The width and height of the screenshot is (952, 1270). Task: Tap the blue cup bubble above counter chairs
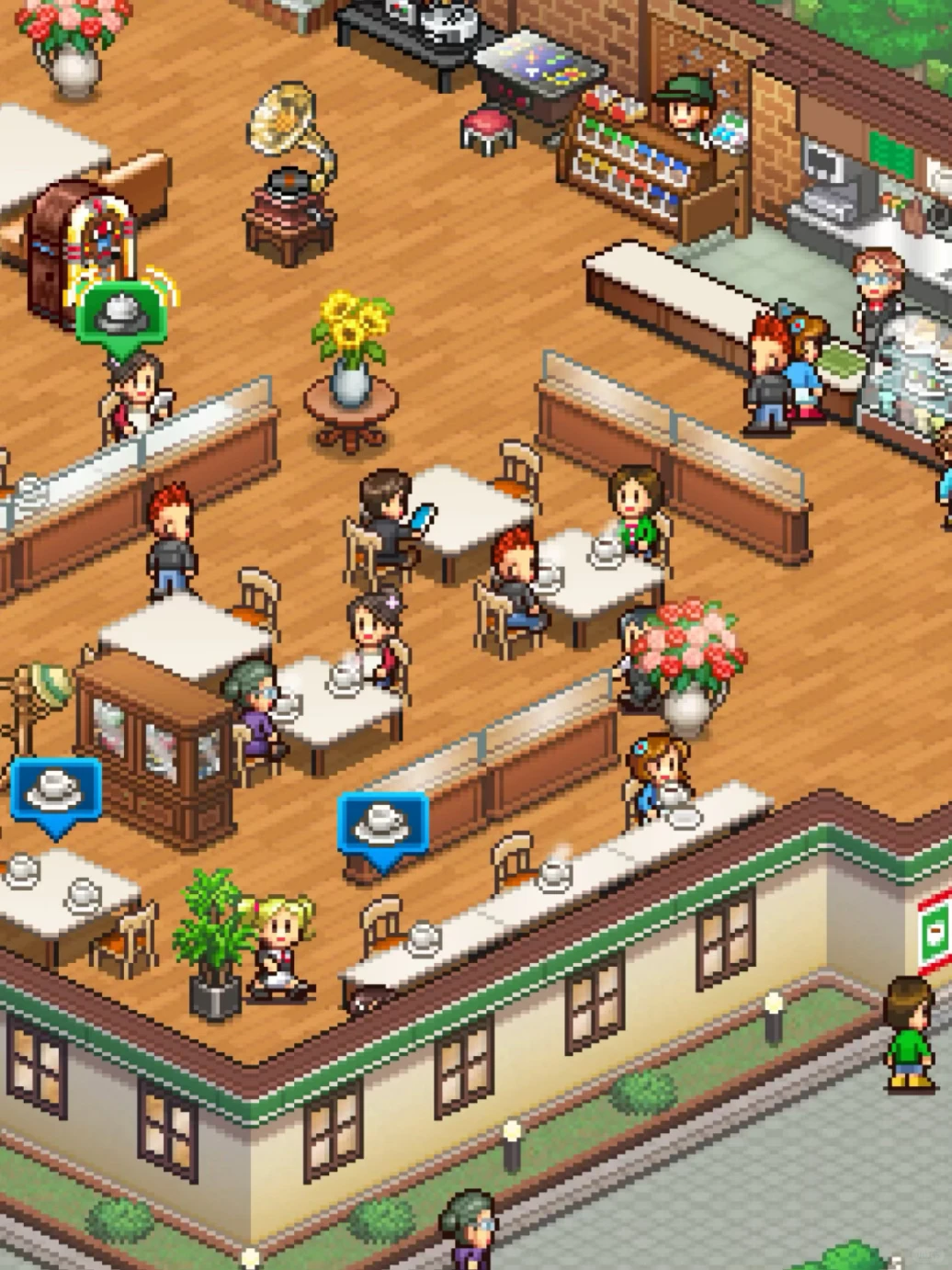coord(383,822)
